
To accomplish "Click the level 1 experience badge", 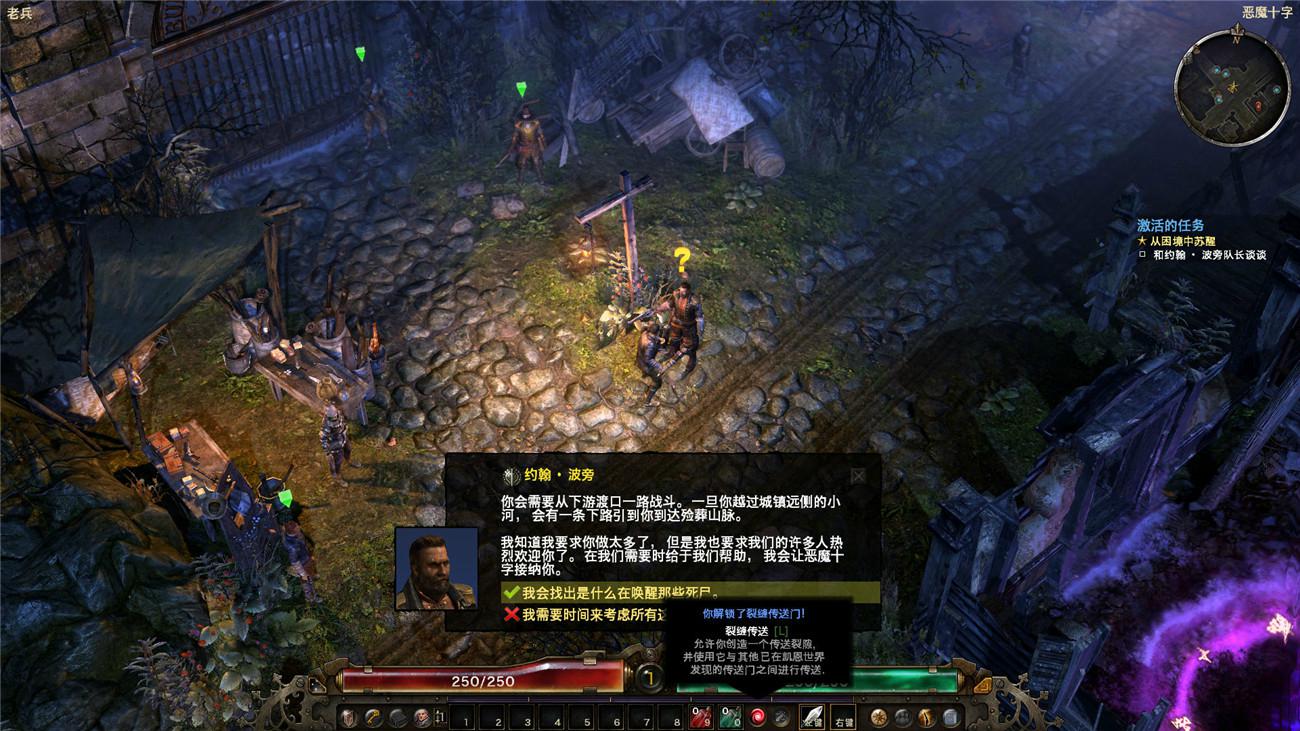I will (650, 679).
